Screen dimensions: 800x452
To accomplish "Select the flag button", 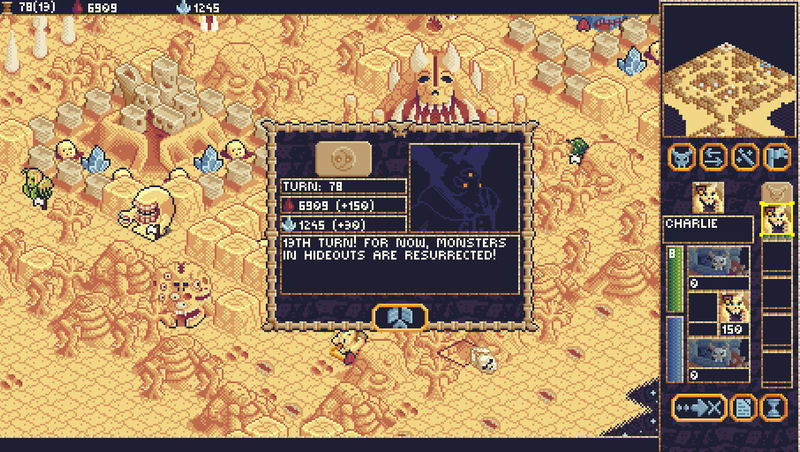I will (x=777, y=157).
